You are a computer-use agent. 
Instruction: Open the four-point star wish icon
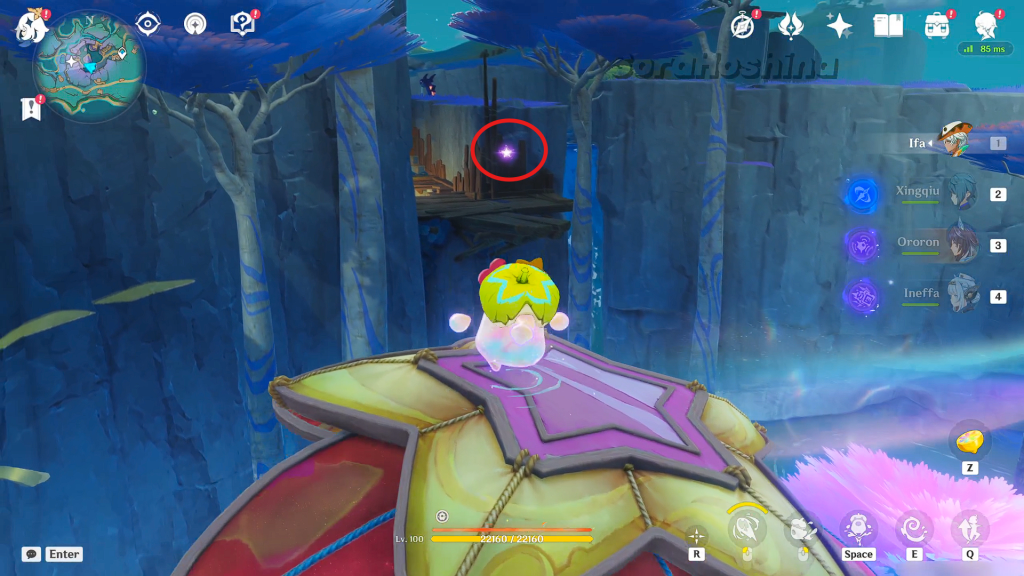pos(839,25)
